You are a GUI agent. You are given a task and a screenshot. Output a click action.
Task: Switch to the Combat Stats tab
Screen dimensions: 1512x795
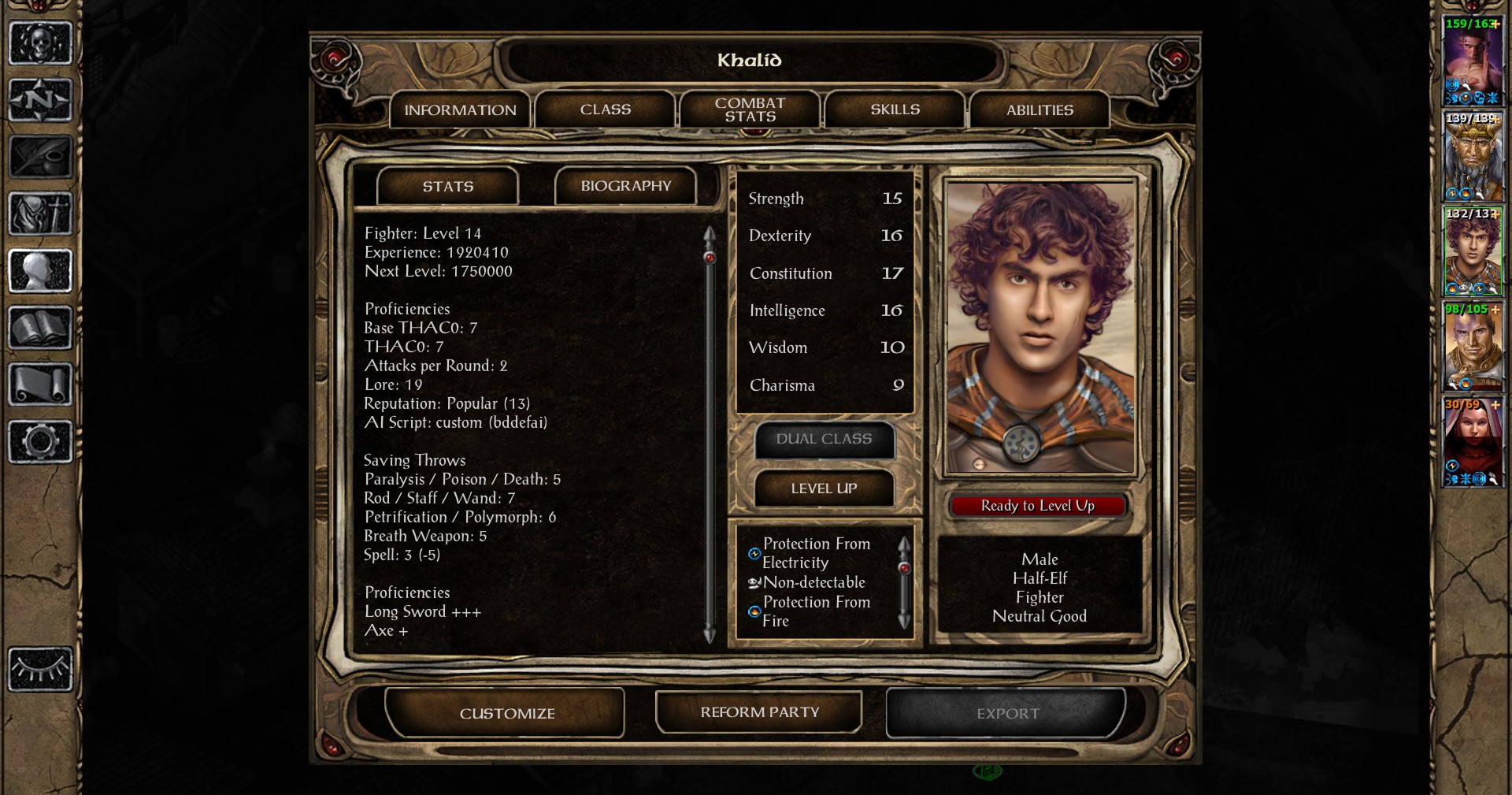[x=748, y=110]
